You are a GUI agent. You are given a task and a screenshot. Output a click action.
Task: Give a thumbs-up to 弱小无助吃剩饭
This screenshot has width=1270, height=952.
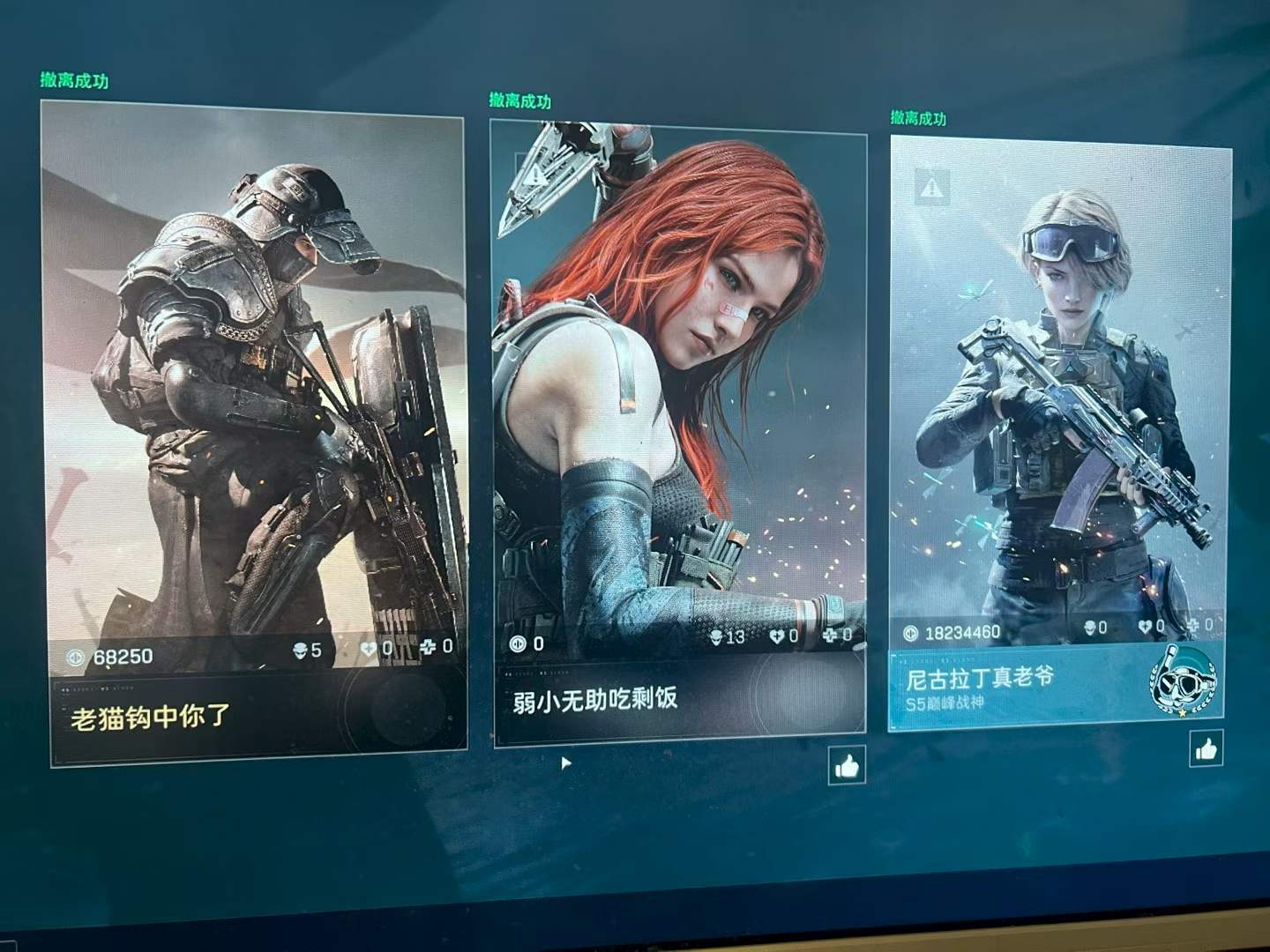845,767
